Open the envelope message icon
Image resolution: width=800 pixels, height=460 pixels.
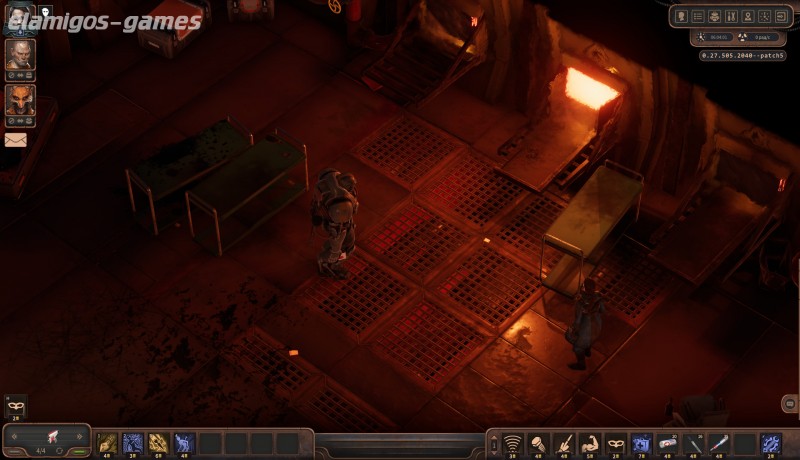click(x=16, y=140)
